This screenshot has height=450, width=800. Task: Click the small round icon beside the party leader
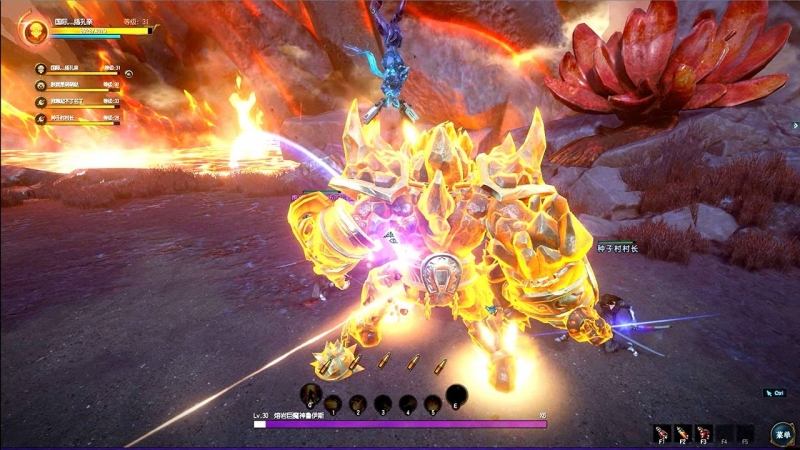[x=129, y=72]
